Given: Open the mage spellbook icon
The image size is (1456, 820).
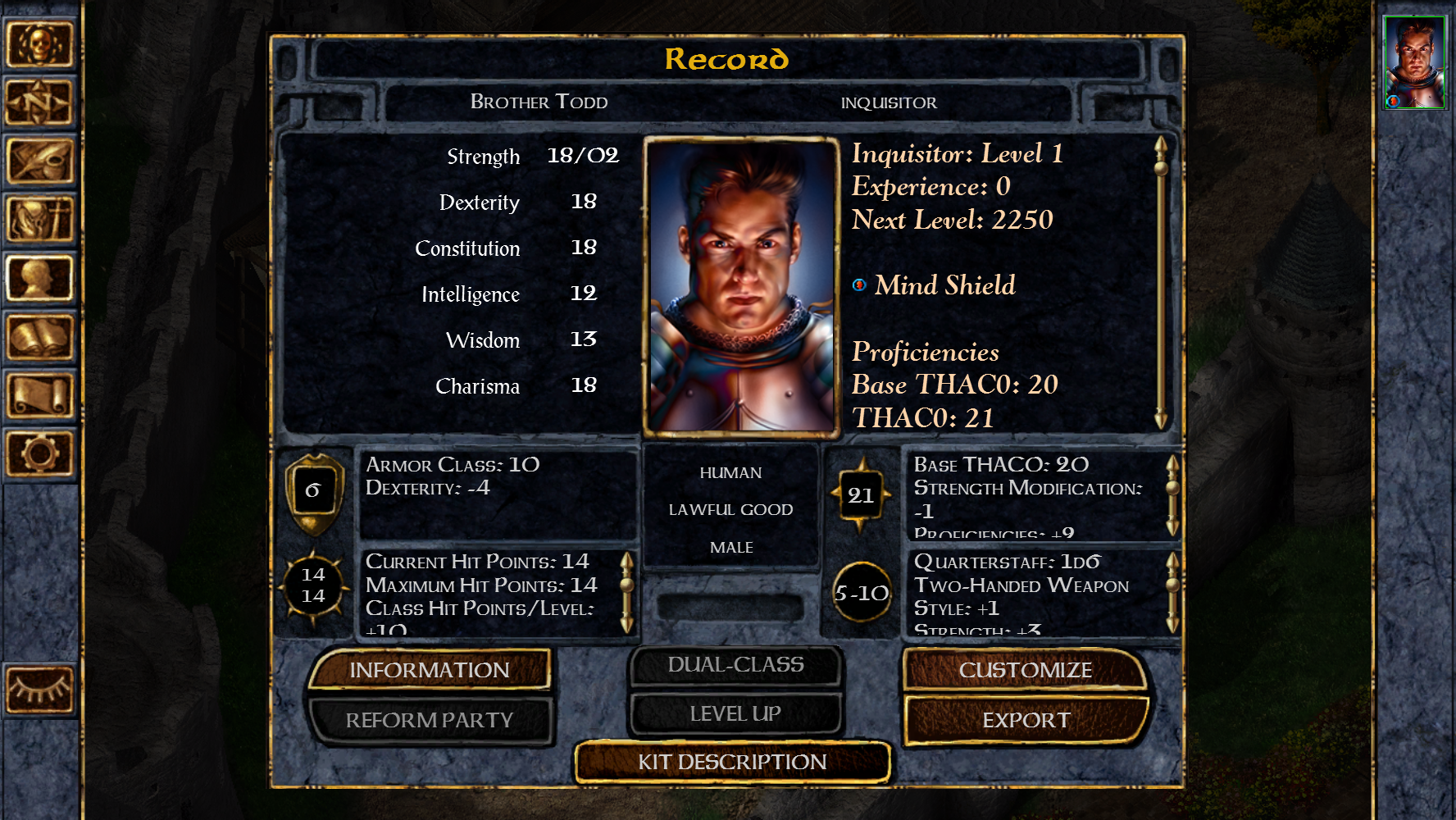Looking at the screenshot, I should pos(39,336).
